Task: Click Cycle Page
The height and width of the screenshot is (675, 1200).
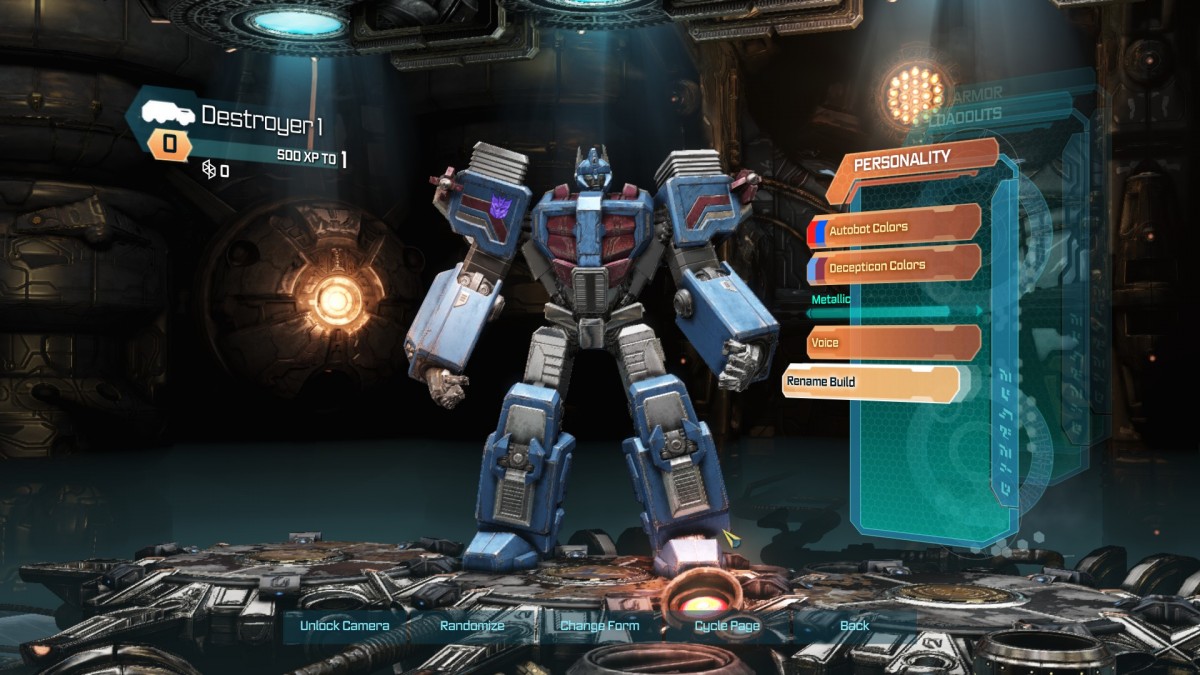Action: tap(727, 626)
